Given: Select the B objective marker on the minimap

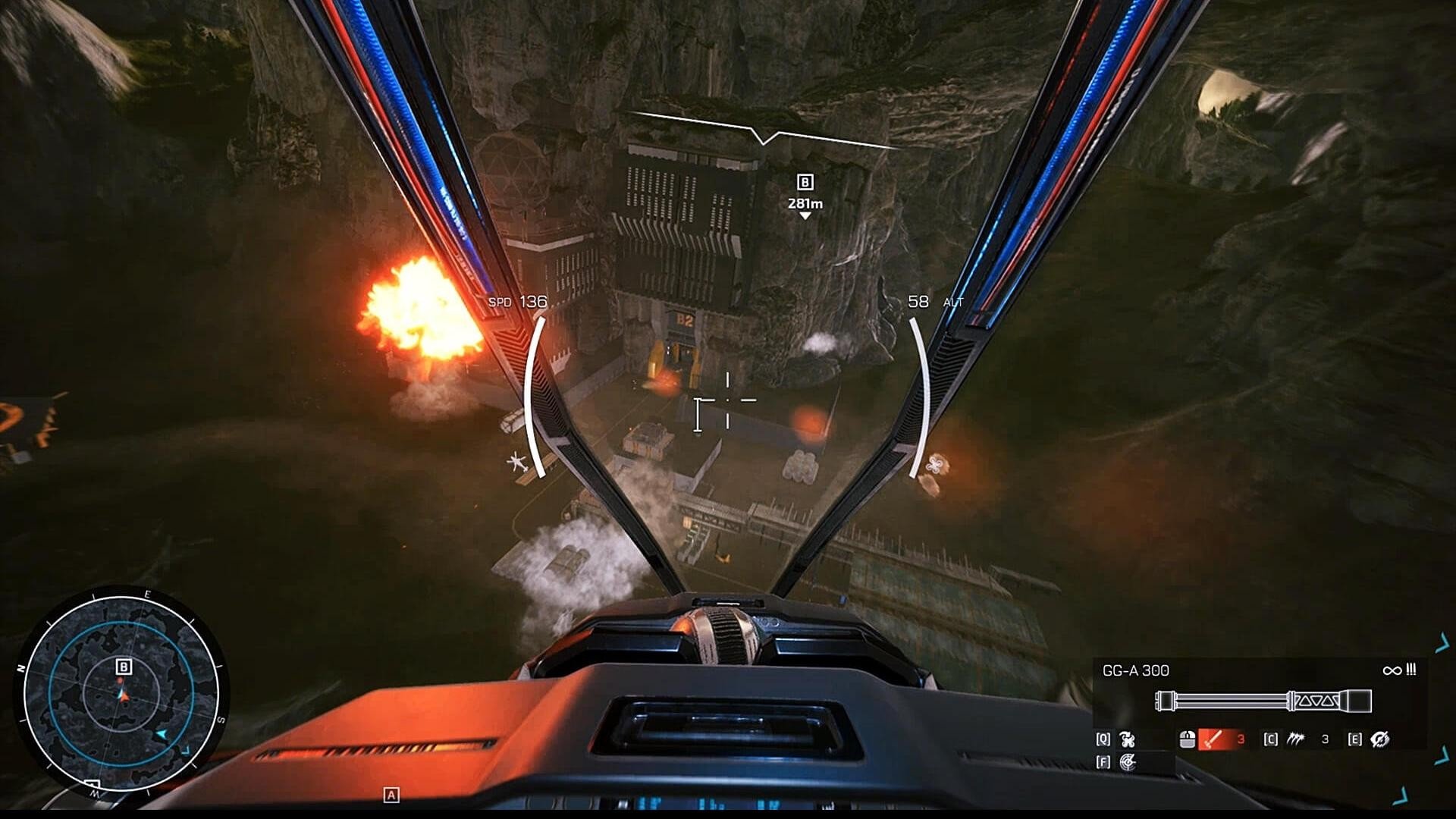Looking at the screenshot, I should (x=124, y=667).
